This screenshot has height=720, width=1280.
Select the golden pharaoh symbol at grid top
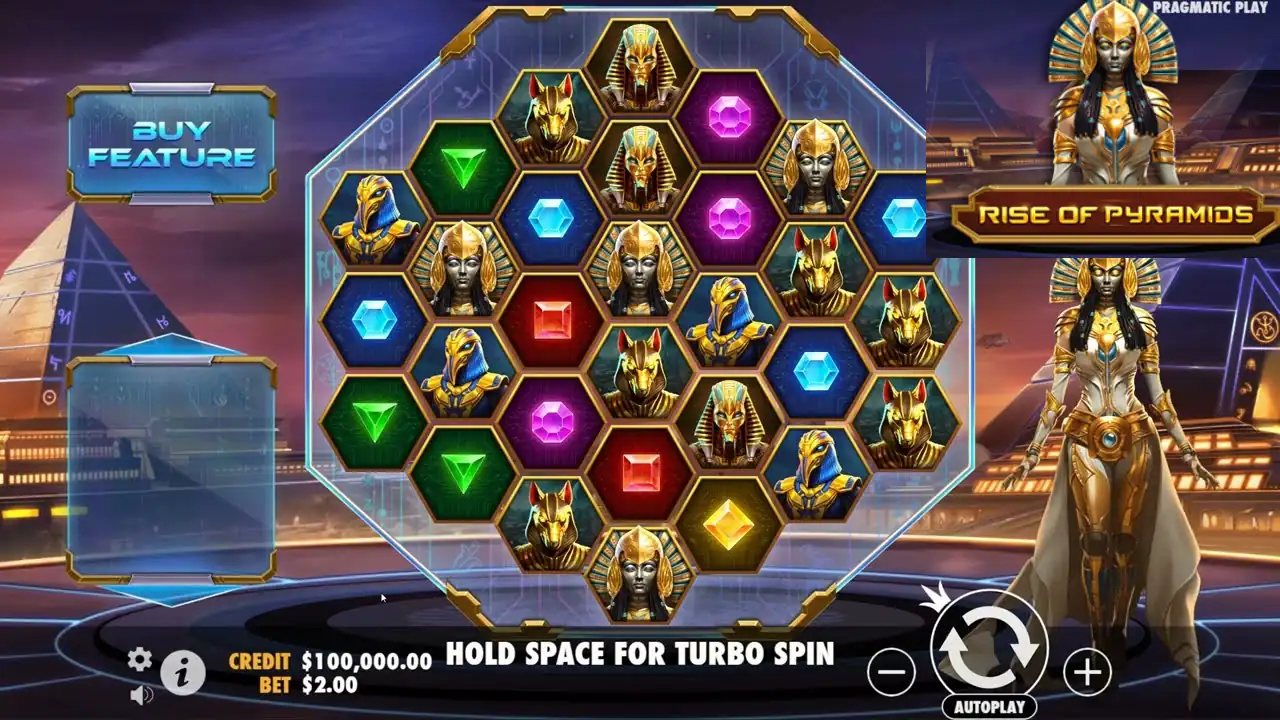639,62
